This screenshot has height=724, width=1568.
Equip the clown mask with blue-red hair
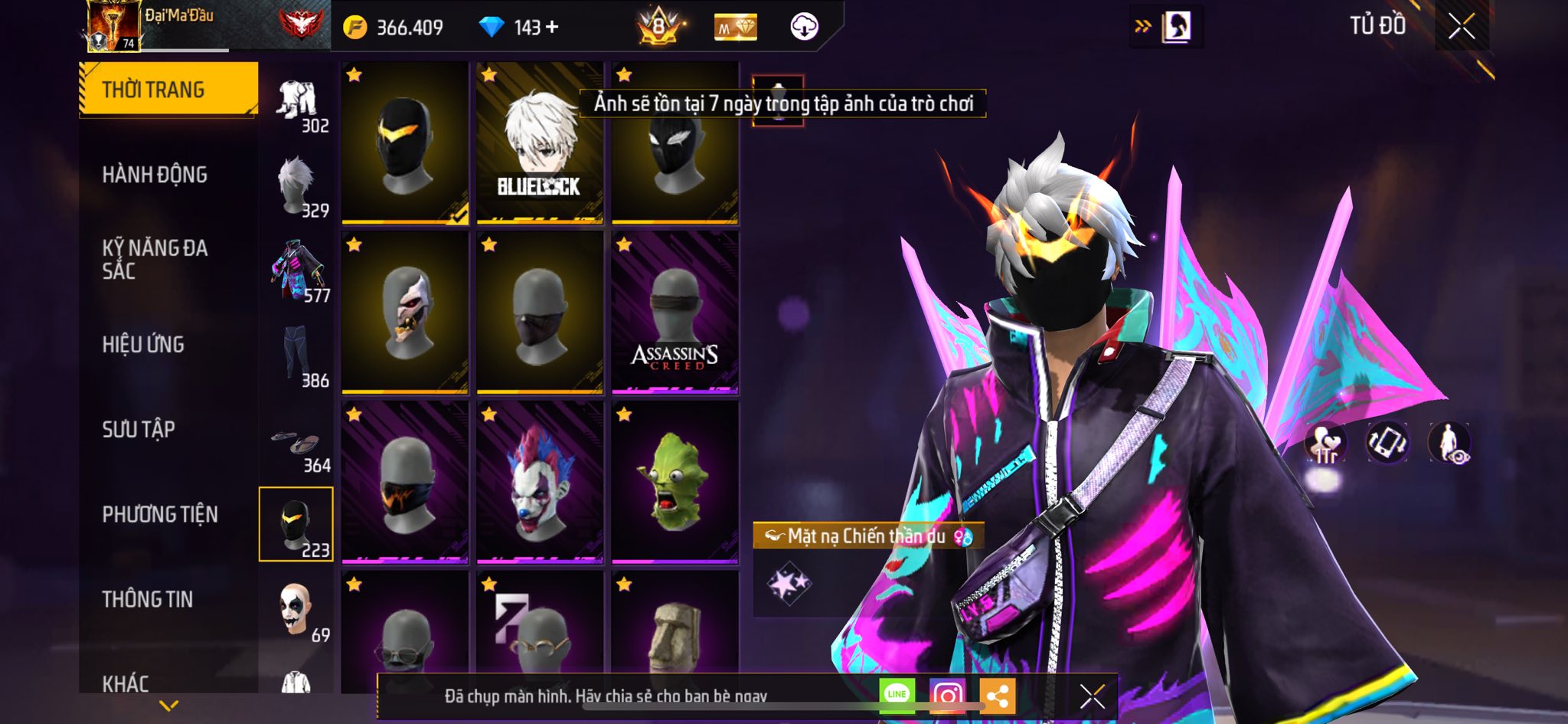540,482
